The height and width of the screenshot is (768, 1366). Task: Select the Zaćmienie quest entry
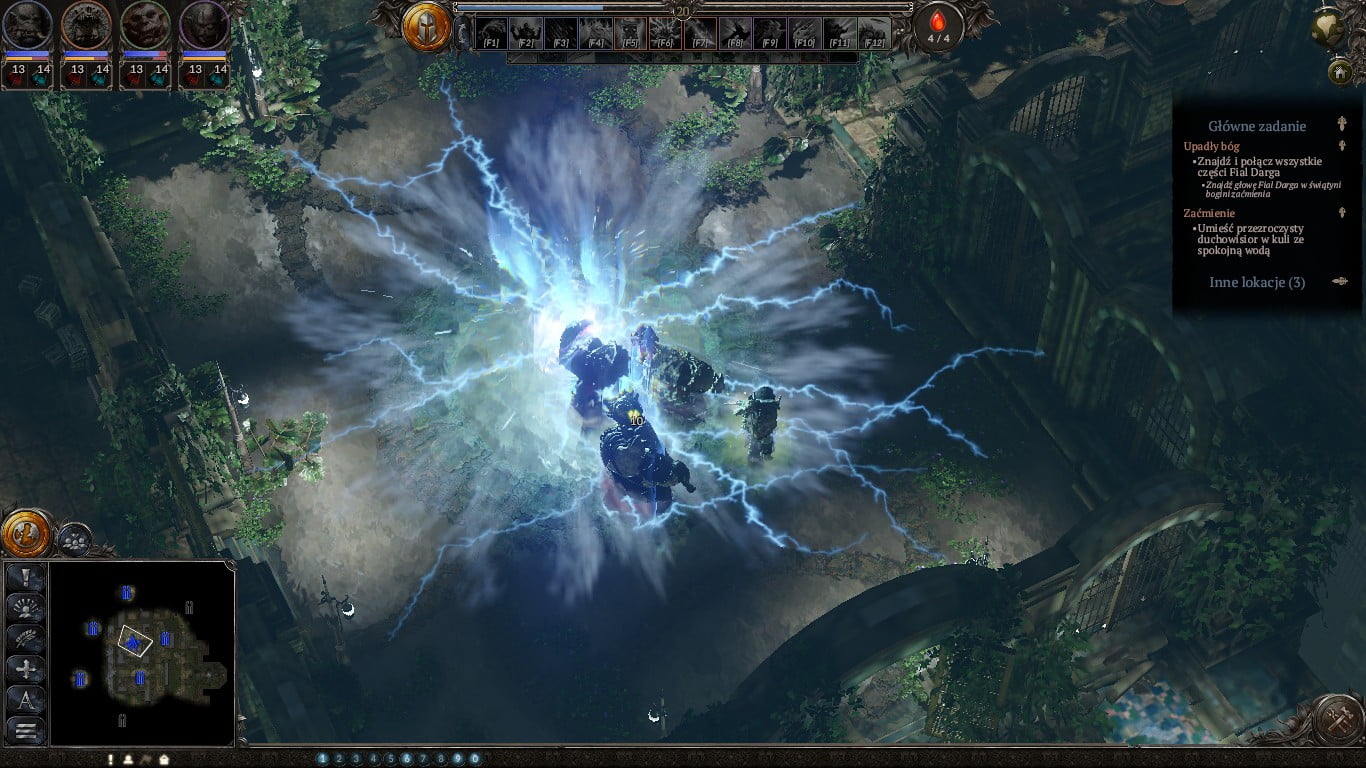click(1209, 213)
